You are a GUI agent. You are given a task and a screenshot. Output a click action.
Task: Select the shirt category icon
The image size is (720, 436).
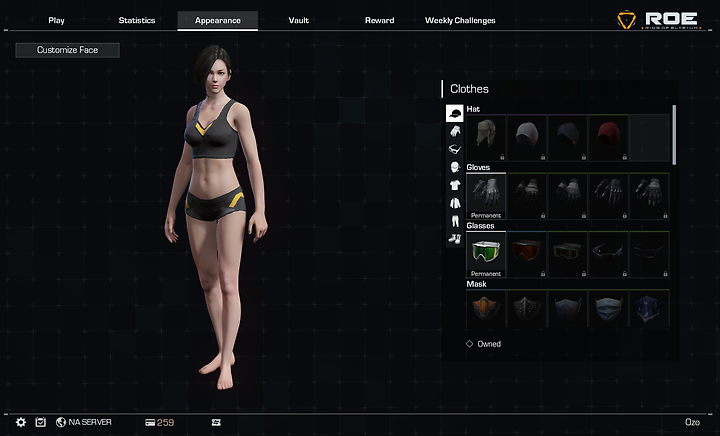[x=454, y=185]
